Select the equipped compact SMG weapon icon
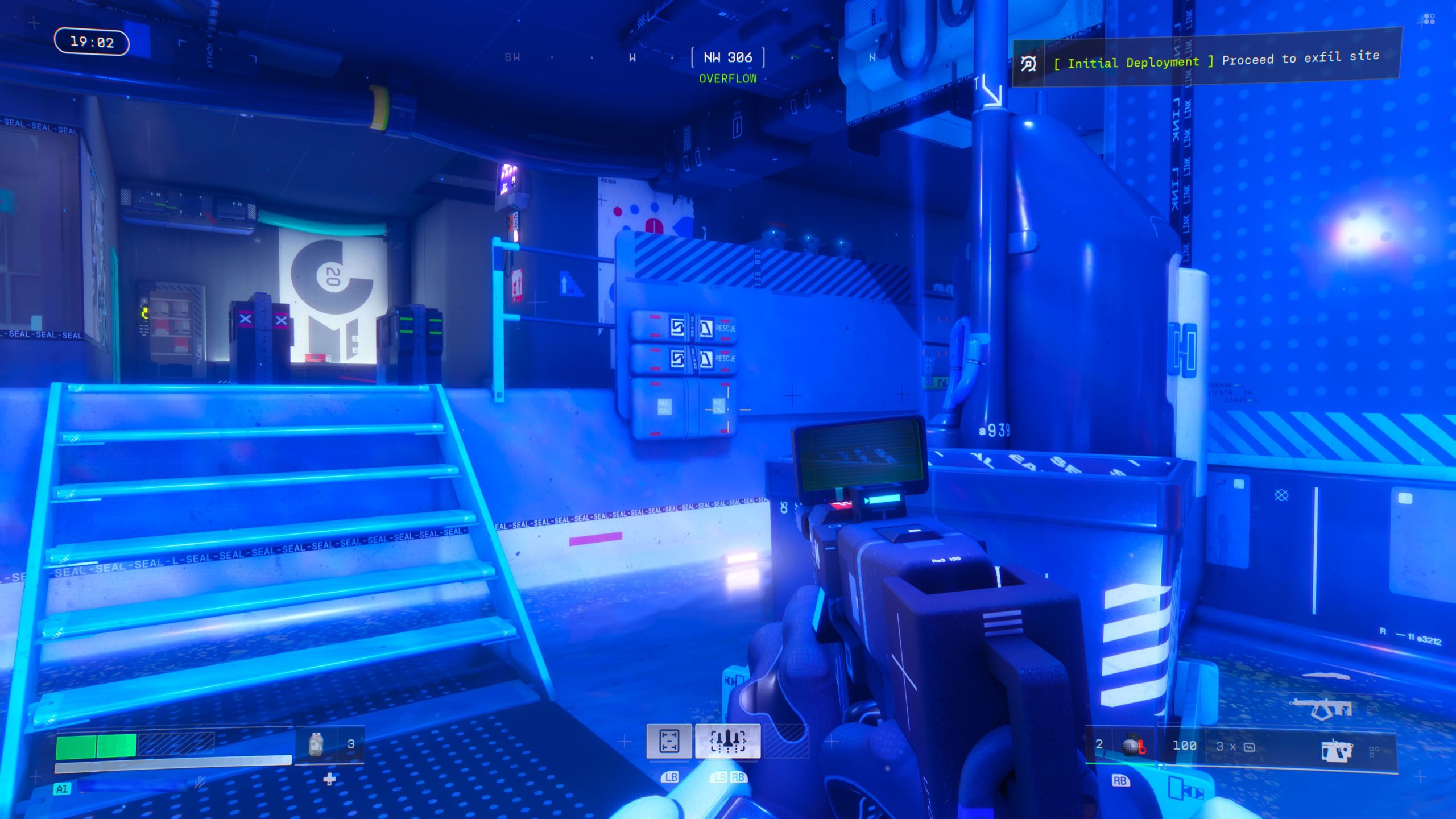The width and height of the screenshot is (1456, 819). point(1335,750)
